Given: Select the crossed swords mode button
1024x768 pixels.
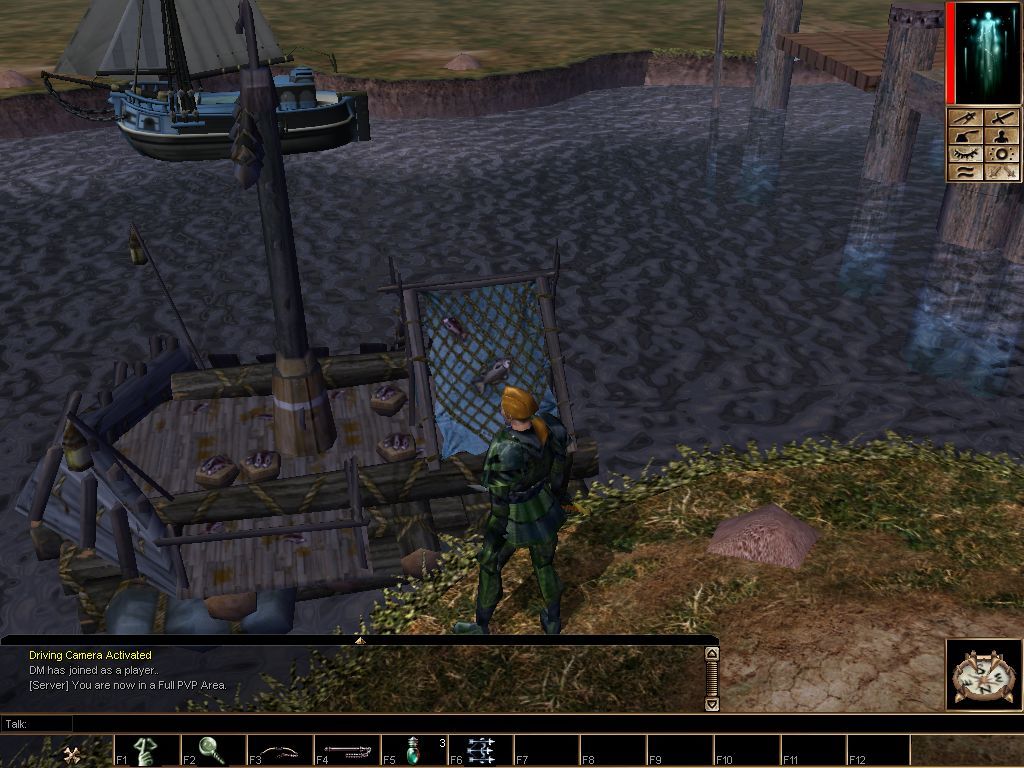Looking at the screenshot, I should pos(1002,172).
